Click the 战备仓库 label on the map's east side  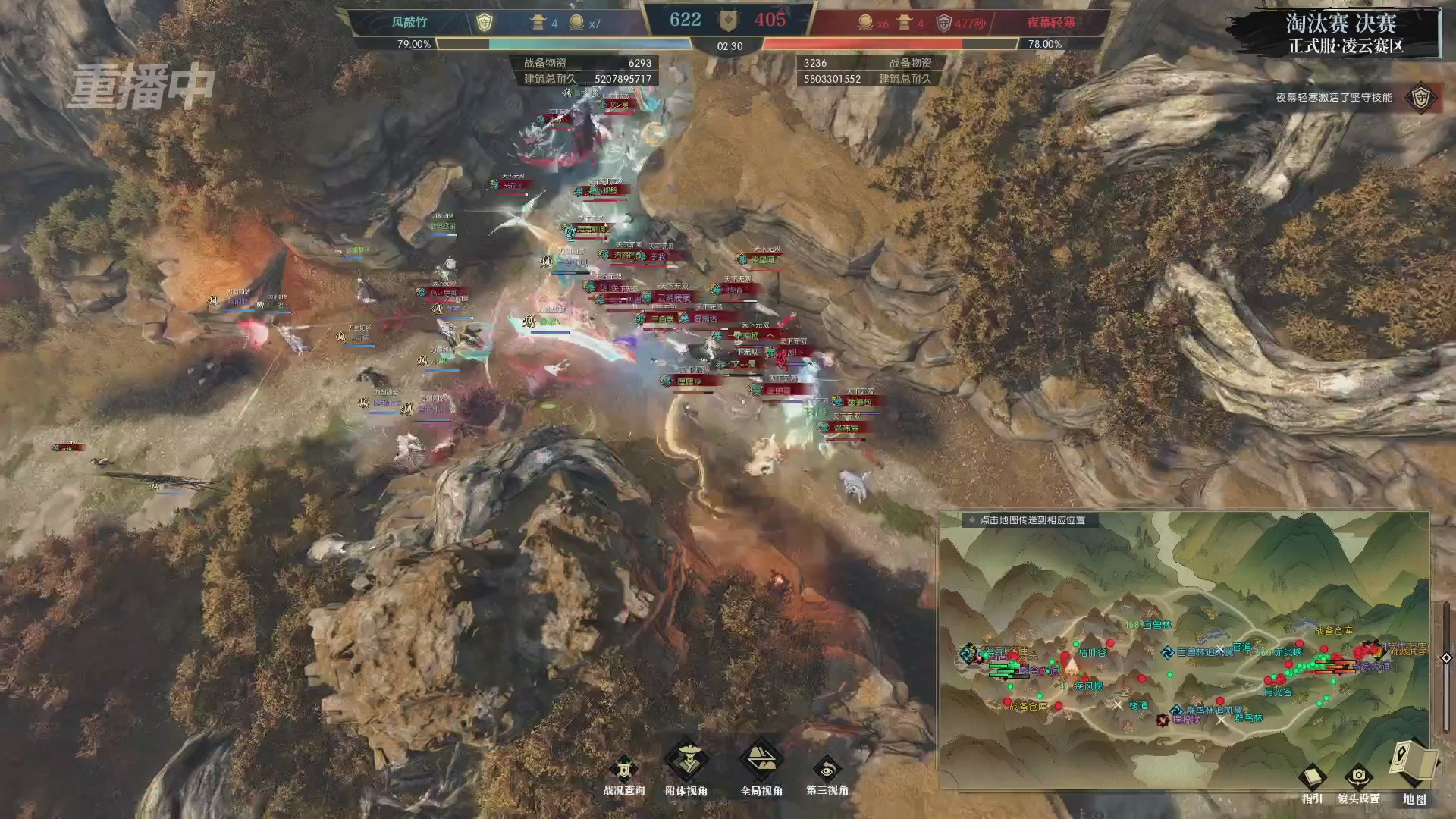[1334, 630]
